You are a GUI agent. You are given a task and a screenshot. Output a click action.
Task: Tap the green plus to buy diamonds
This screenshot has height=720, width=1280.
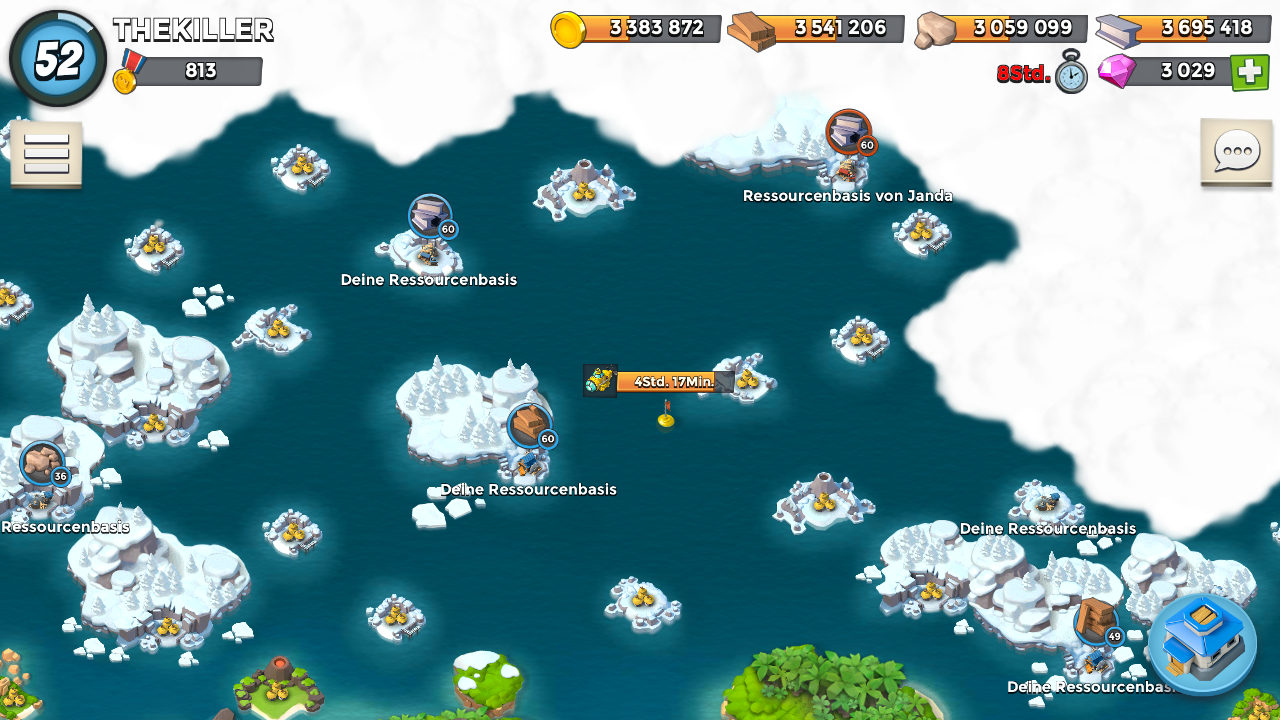[x=1249, y=72]
